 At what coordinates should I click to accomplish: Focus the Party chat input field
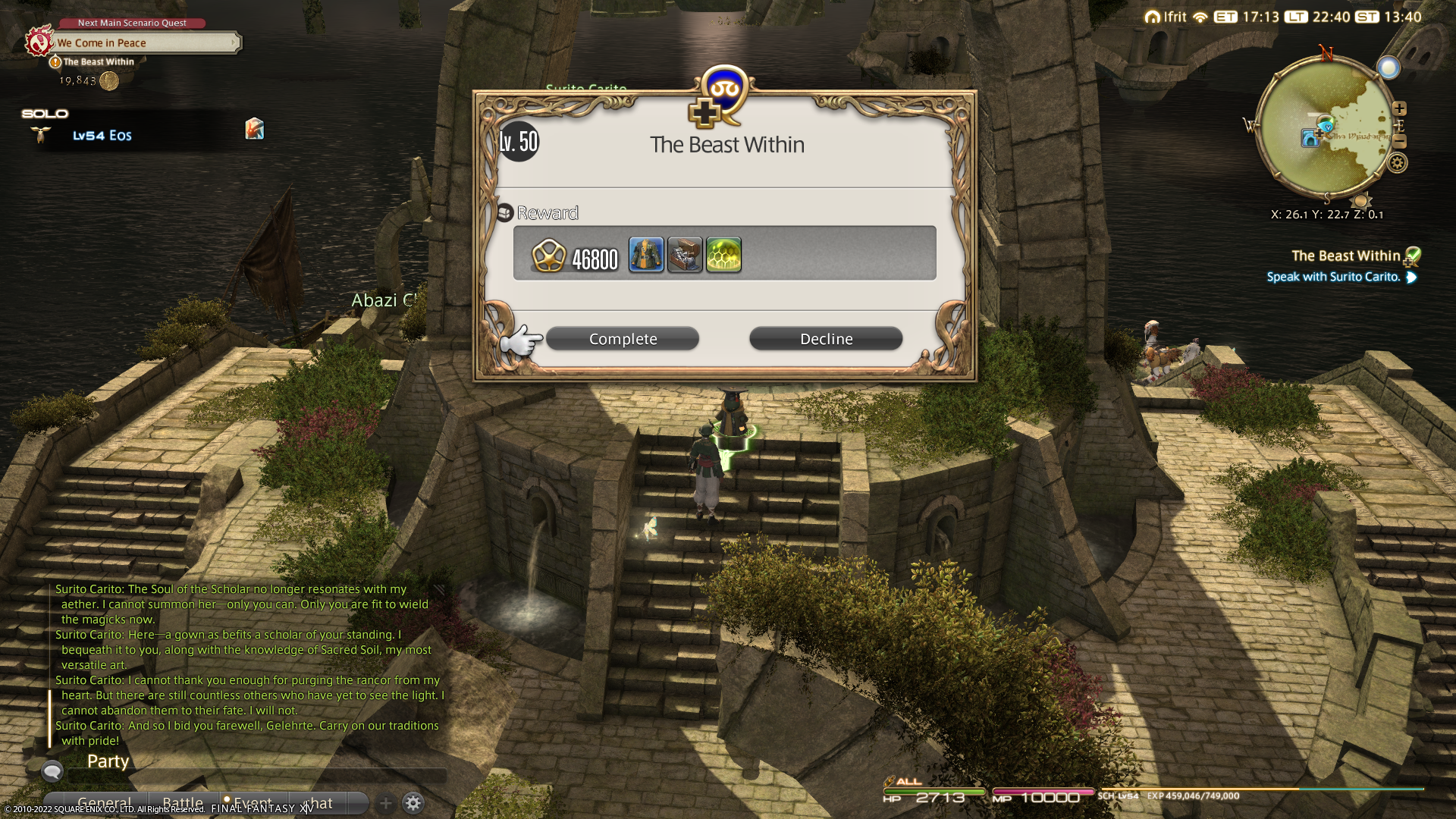258,773
